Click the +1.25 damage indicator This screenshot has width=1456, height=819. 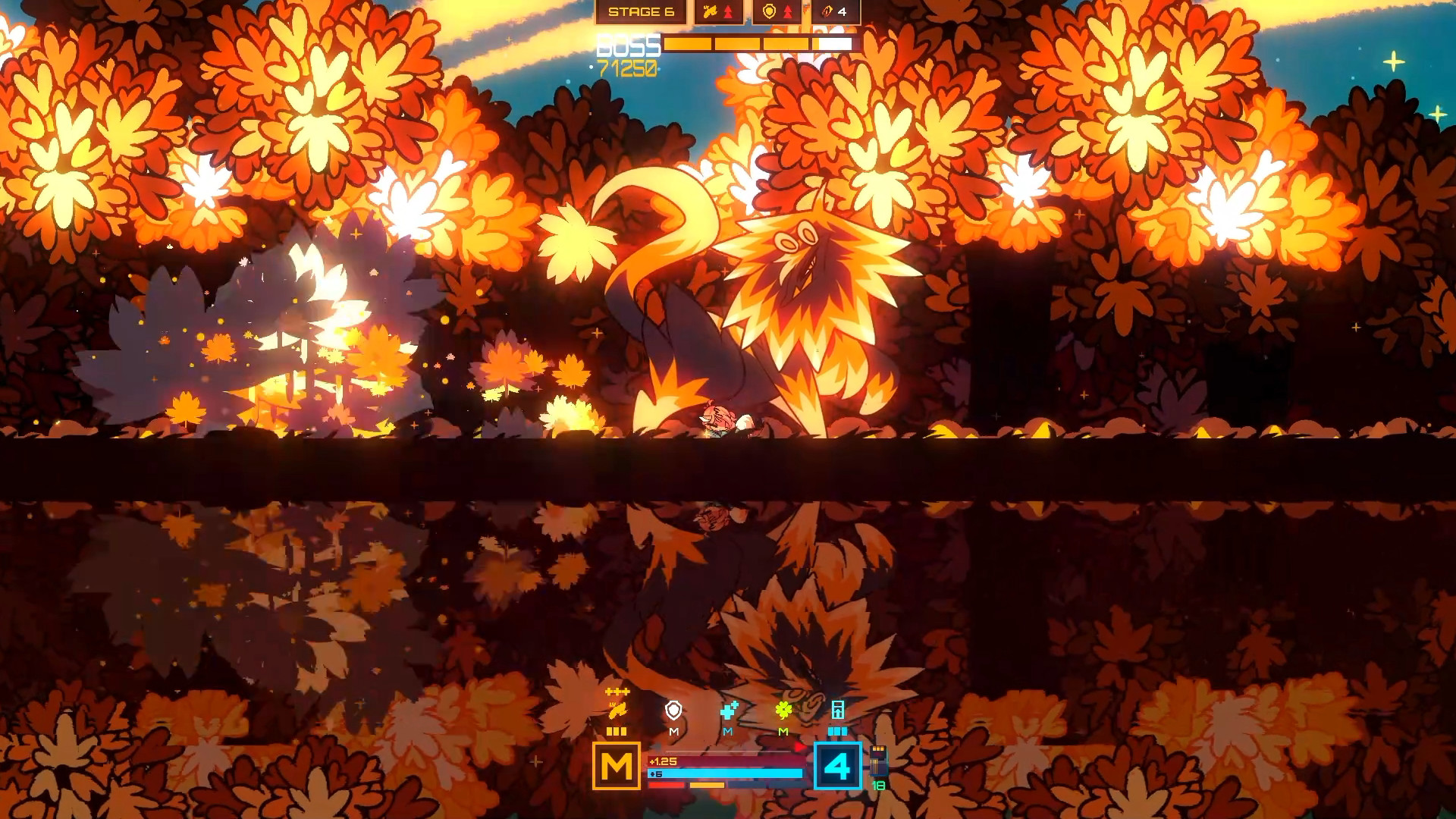663,761
